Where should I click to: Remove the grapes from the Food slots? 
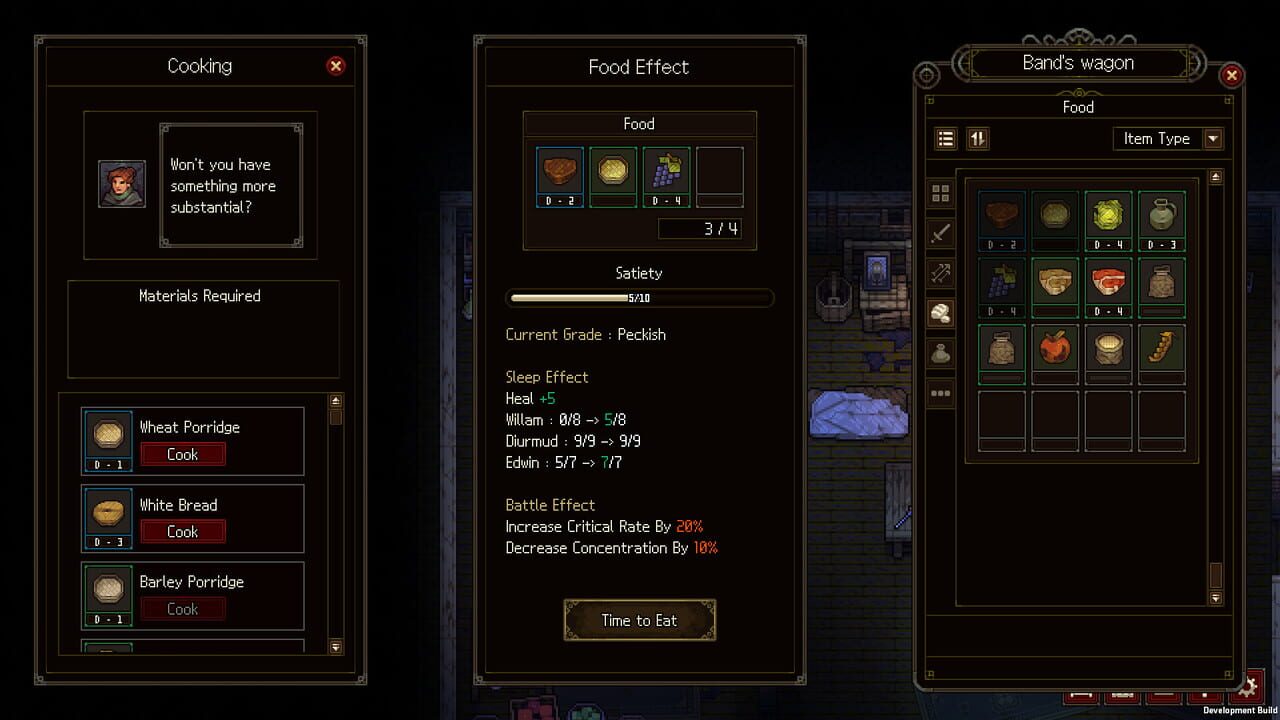667,174
